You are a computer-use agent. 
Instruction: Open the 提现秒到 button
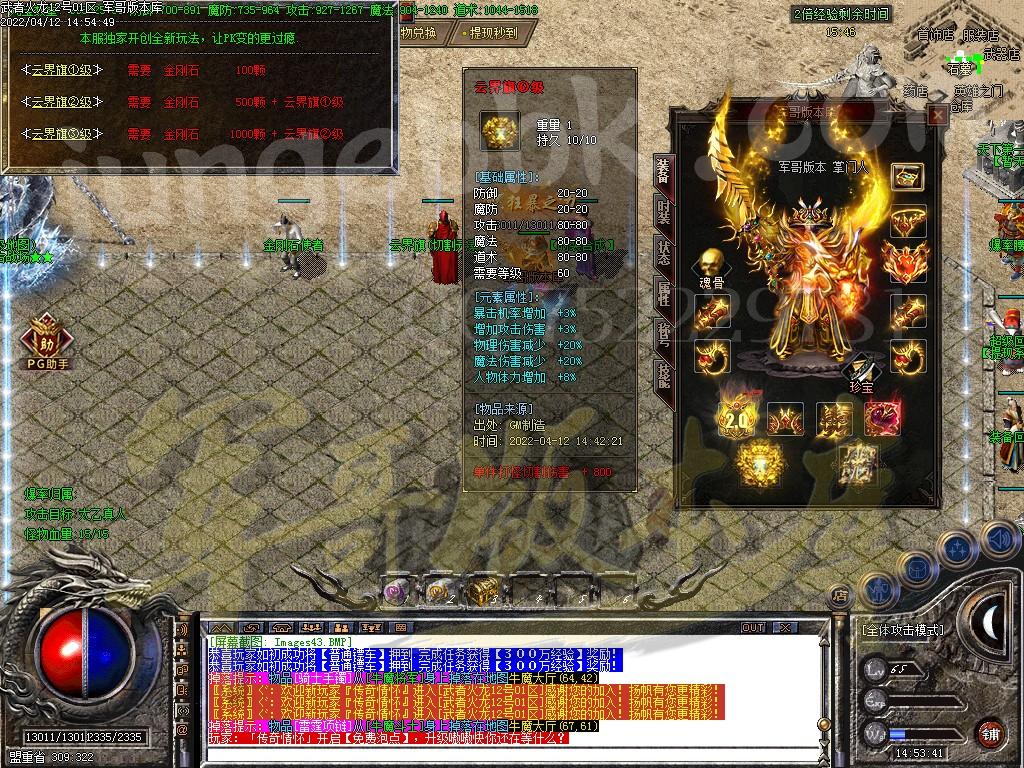point(492,33)
